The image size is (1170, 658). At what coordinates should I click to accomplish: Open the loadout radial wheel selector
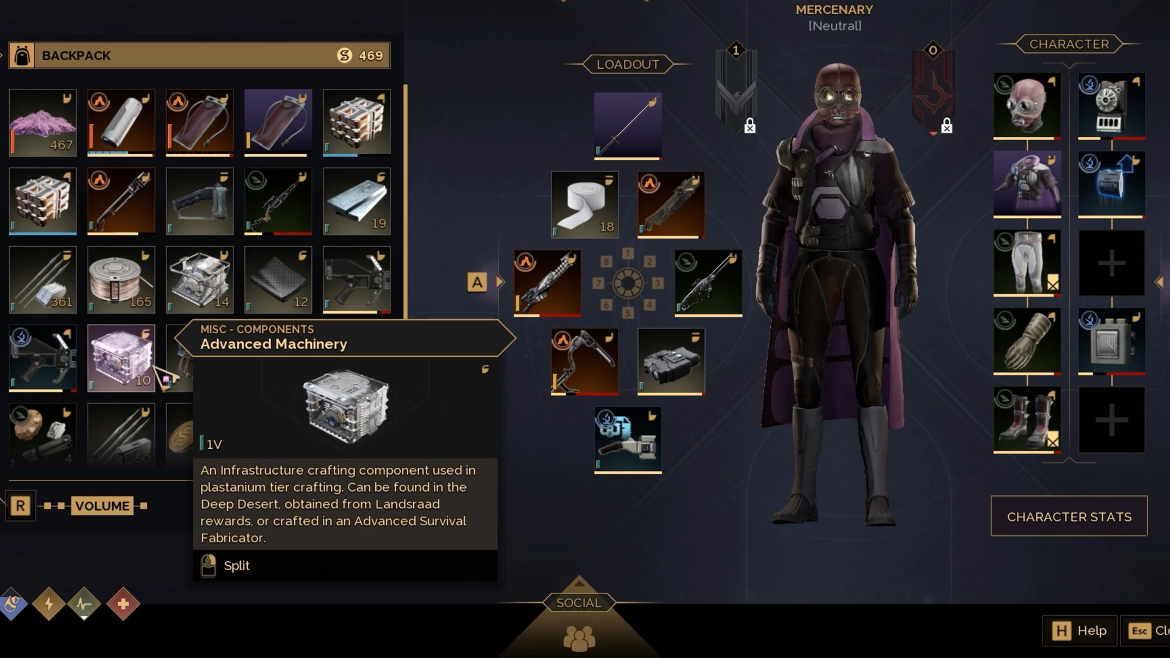pyautogui.click(x=627, y=283)
